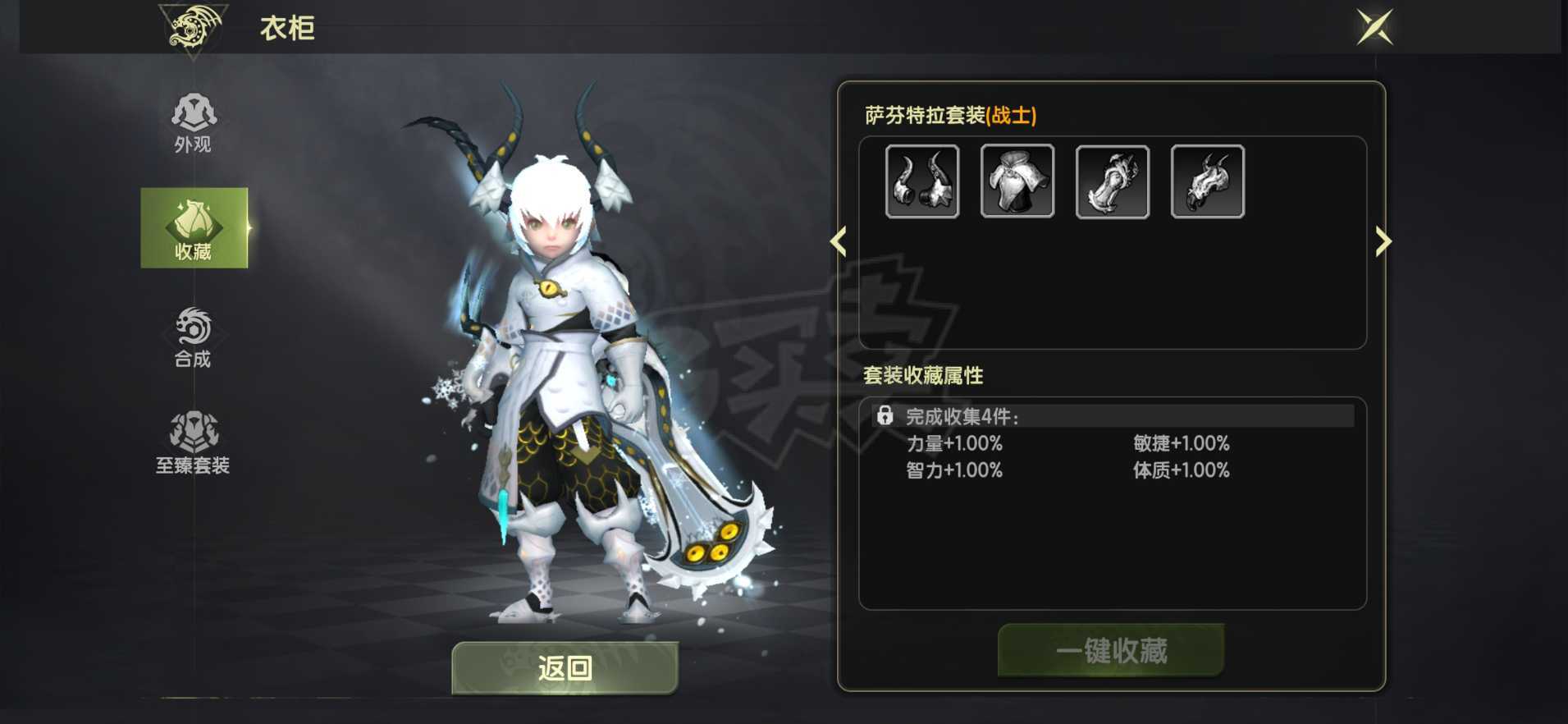Activate the 一键收藏 one-click collect button
The height and width of the screenshot is (724, 1568).
(1111, 650)
